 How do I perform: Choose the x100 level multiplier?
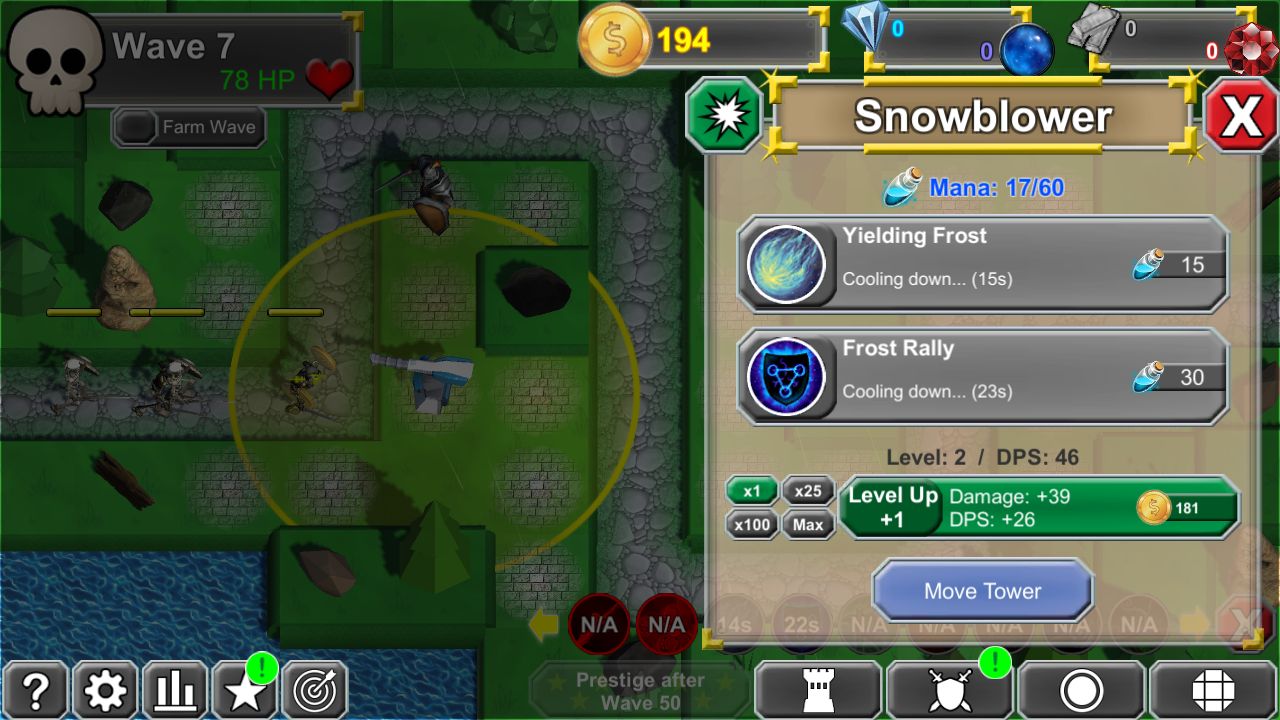click(752, 524)
